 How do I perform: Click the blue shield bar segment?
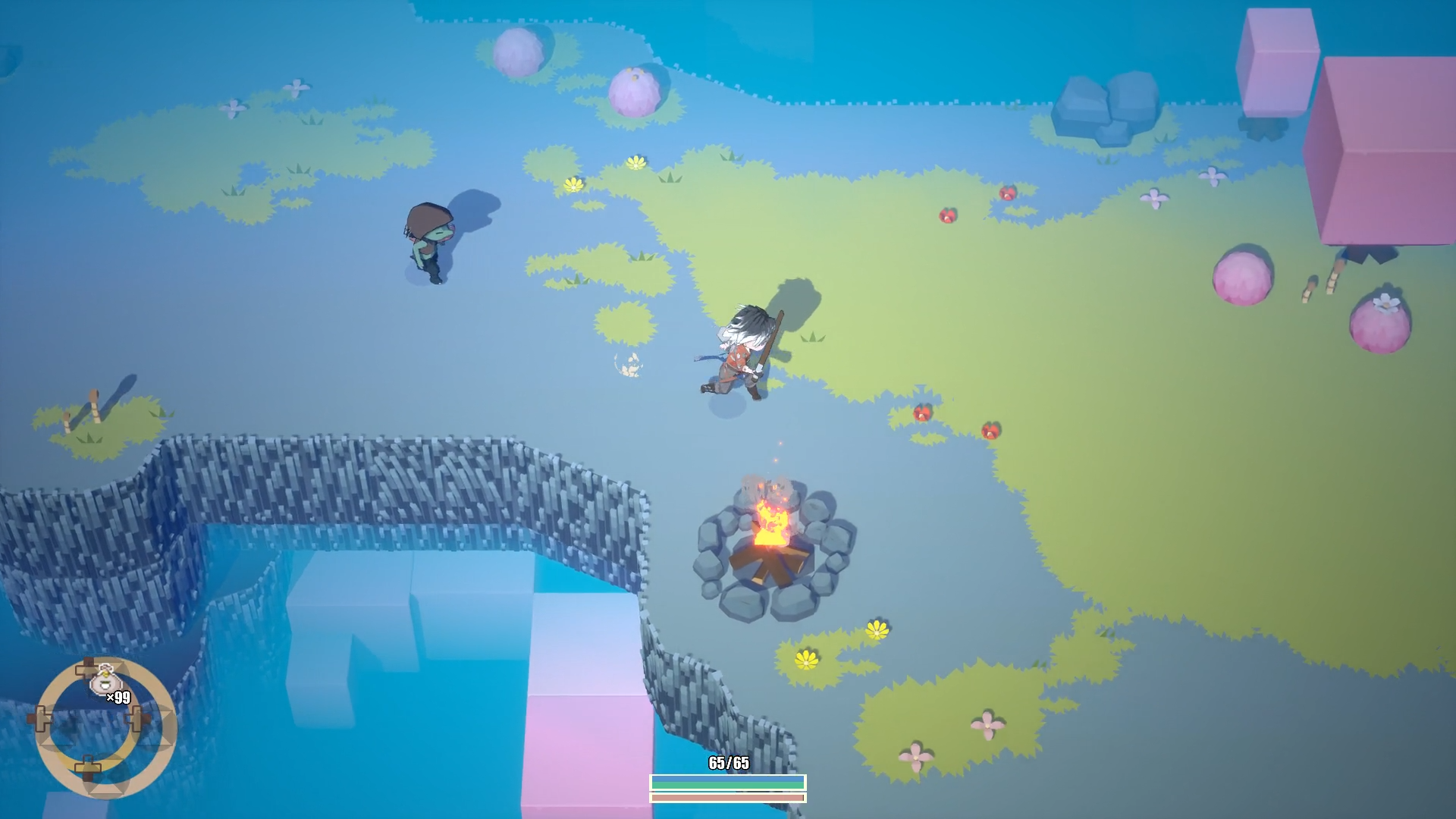[x=726, y=779]
